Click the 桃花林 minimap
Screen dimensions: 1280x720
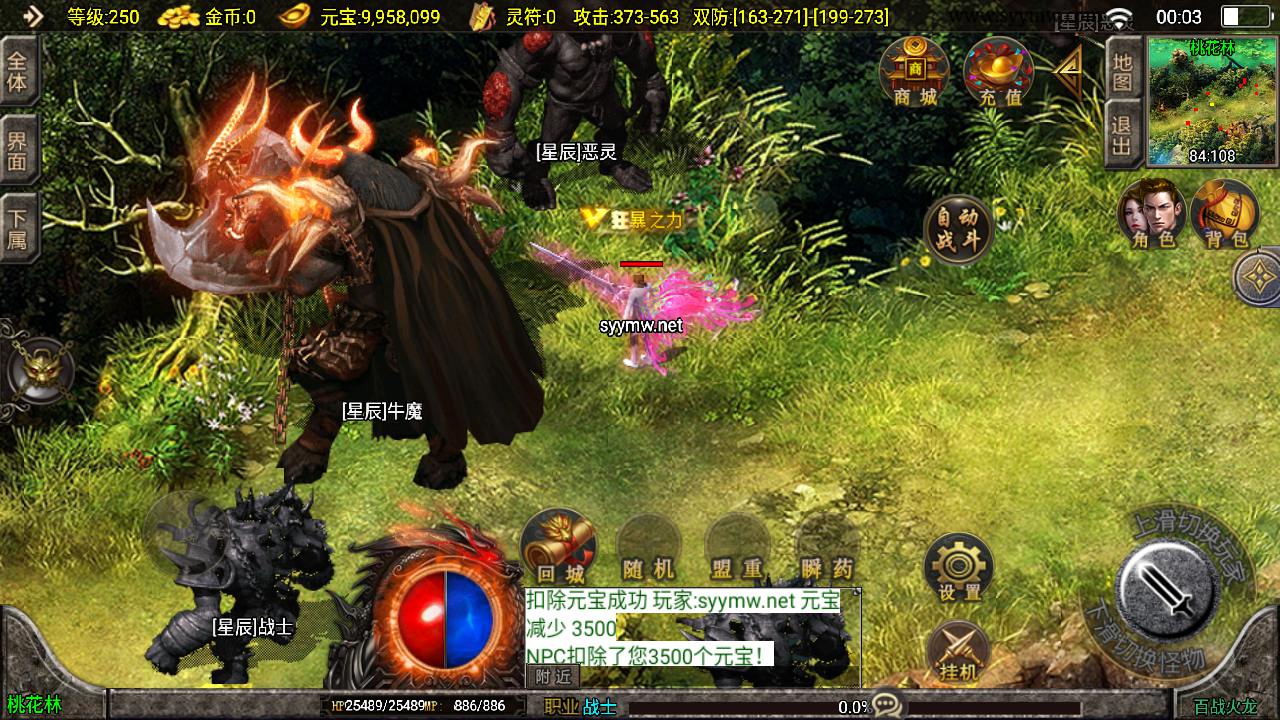pyautogui.click(x=1212, y=101)
